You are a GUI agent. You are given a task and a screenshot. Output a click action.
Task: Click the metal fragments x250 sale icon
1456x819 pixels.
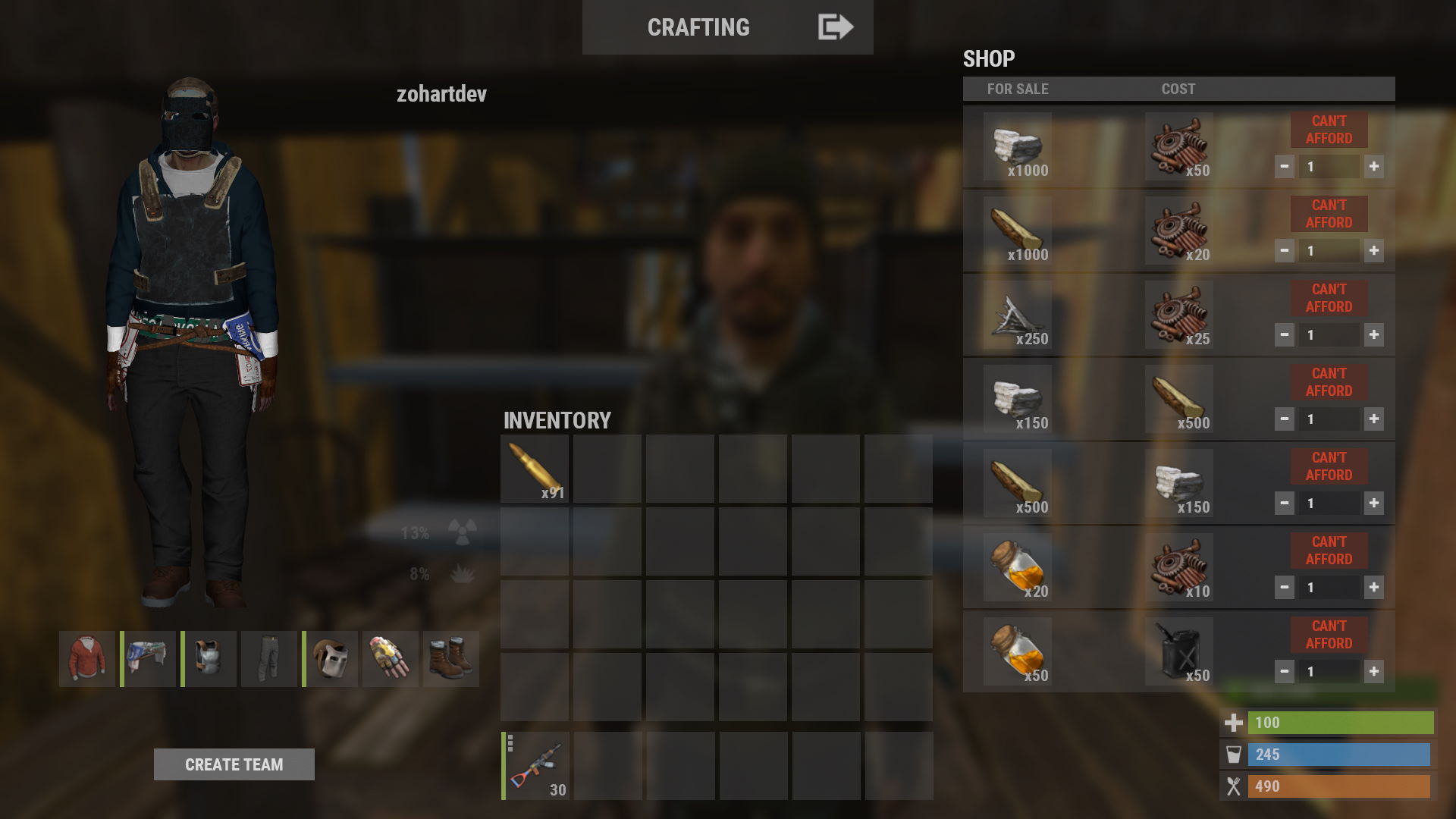(1017, 315)
